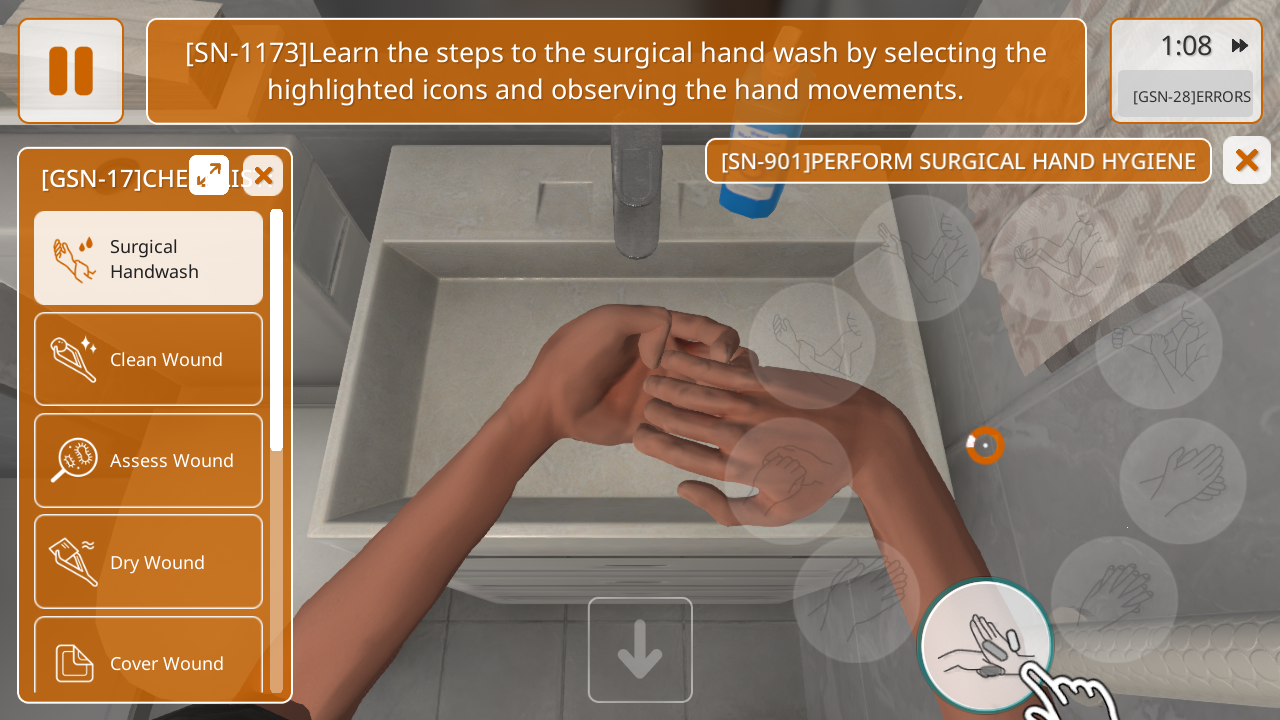
Task: Fast-forward using the timer arrows
Action: pyautogui.click(x=1240, y=46)
